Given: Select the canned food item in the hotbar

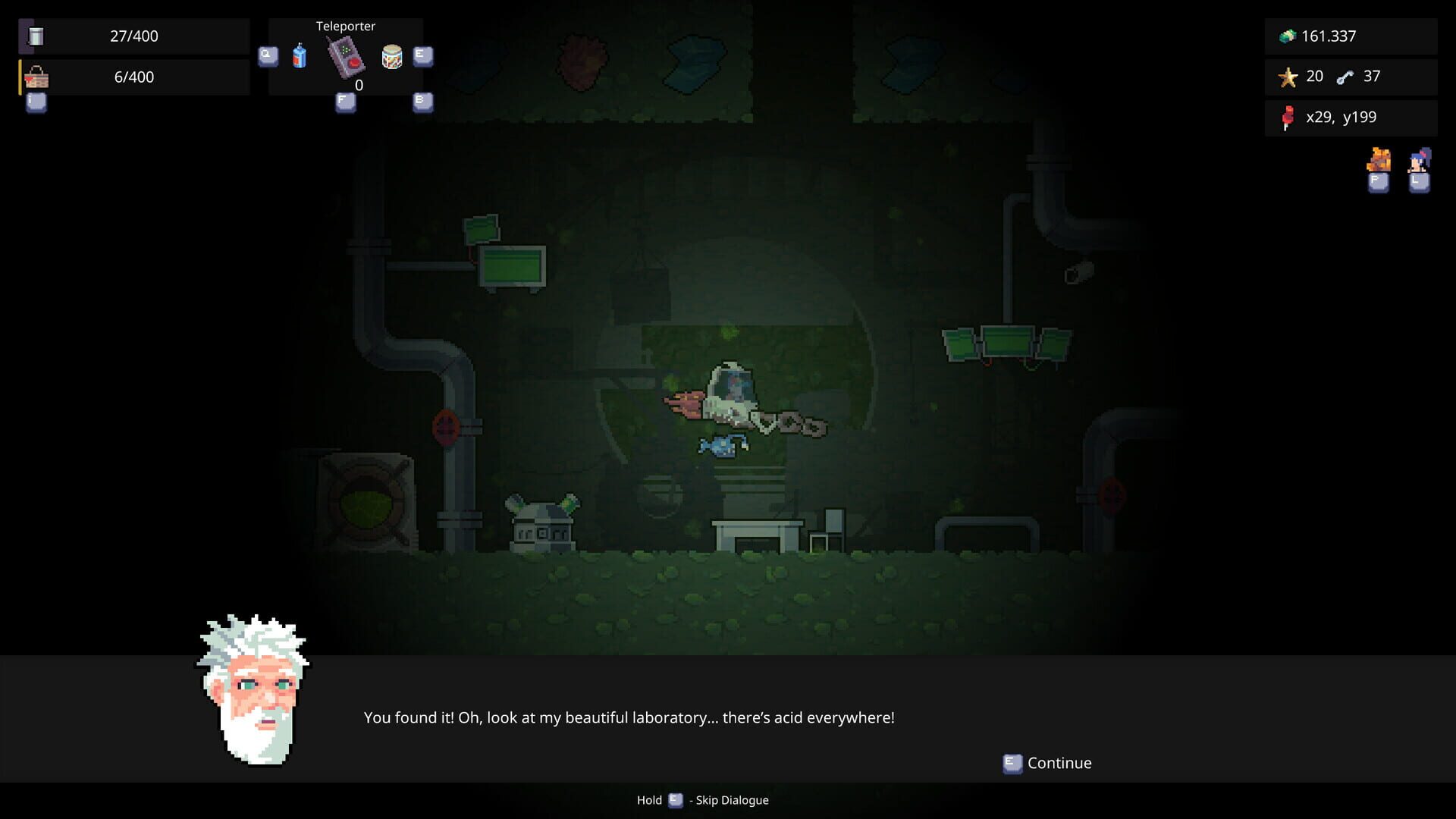Looking at the screenshot, I should coord(392,58).
